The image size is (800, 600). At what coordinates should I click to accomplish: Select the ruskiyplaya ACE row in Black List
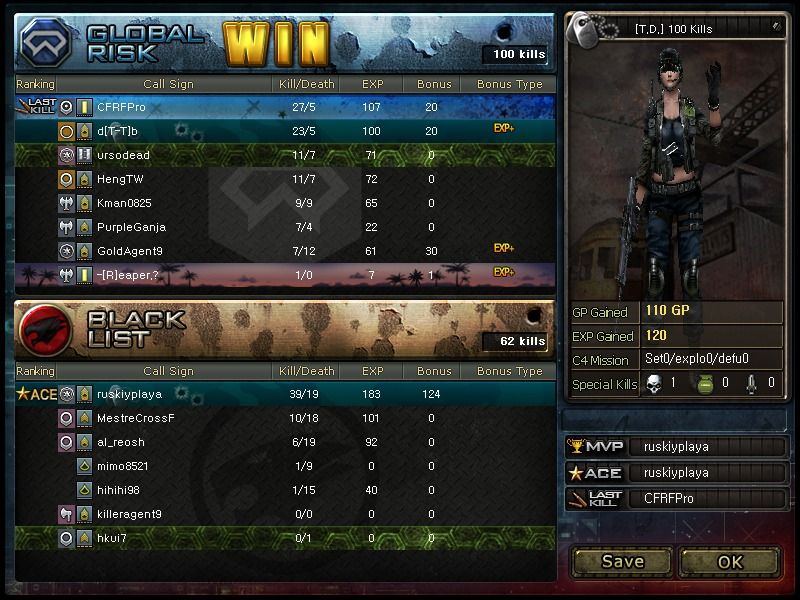click(285, 394)
